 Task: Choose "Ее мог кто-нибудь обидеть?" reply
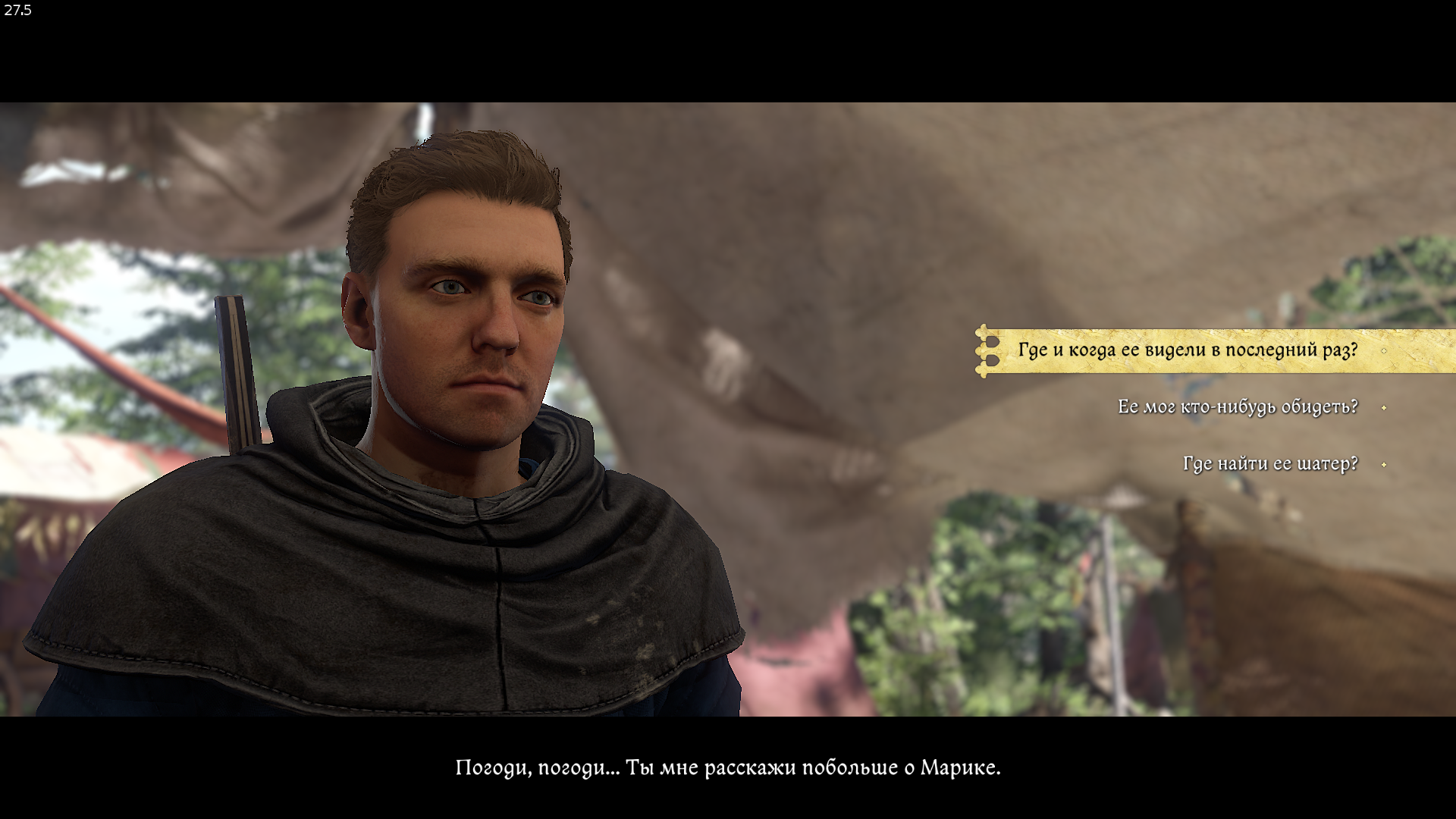[x=1237, y=407]
